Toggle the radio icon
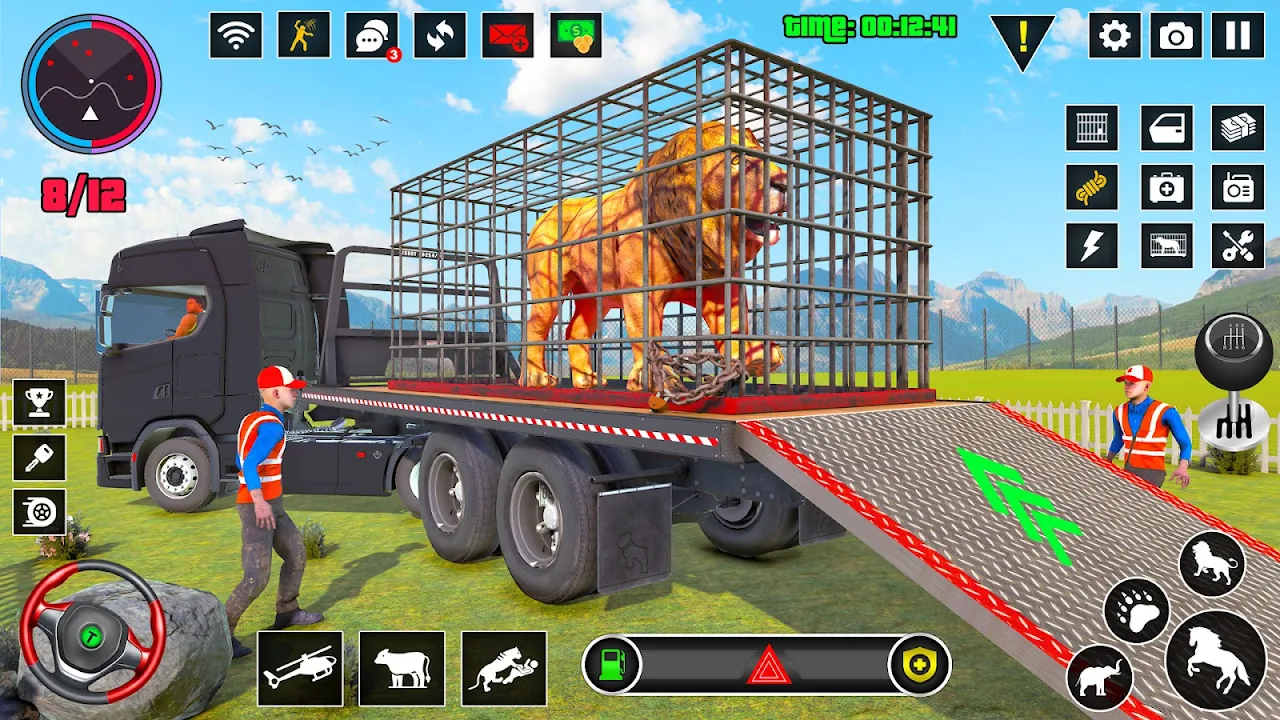The width and height of the screenshot is (1280, 720). (x=1238, y=187)
